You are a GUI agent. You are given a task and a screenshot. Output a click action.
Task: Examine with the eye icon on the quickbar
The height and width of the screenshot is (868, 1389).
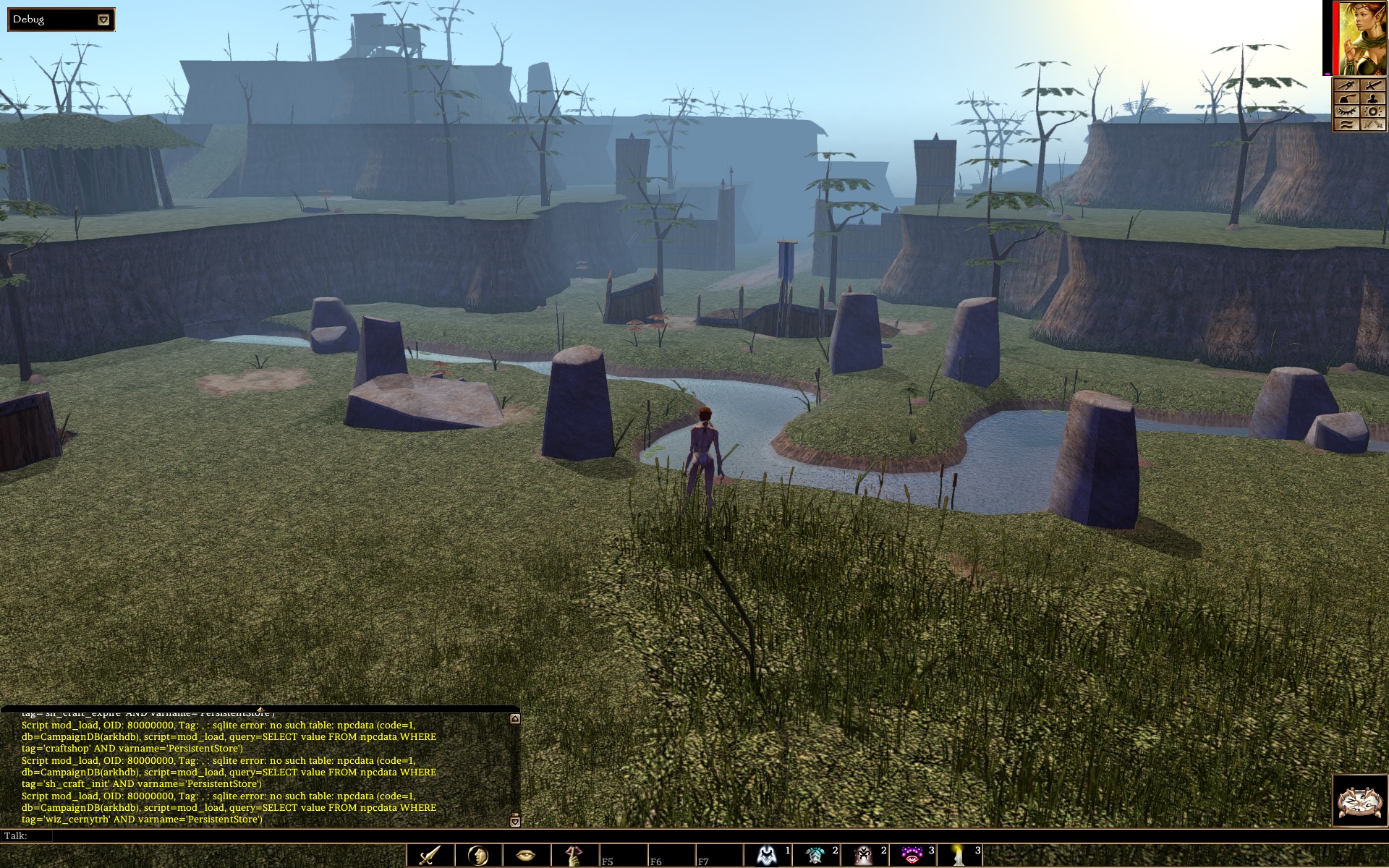(524, 856)
